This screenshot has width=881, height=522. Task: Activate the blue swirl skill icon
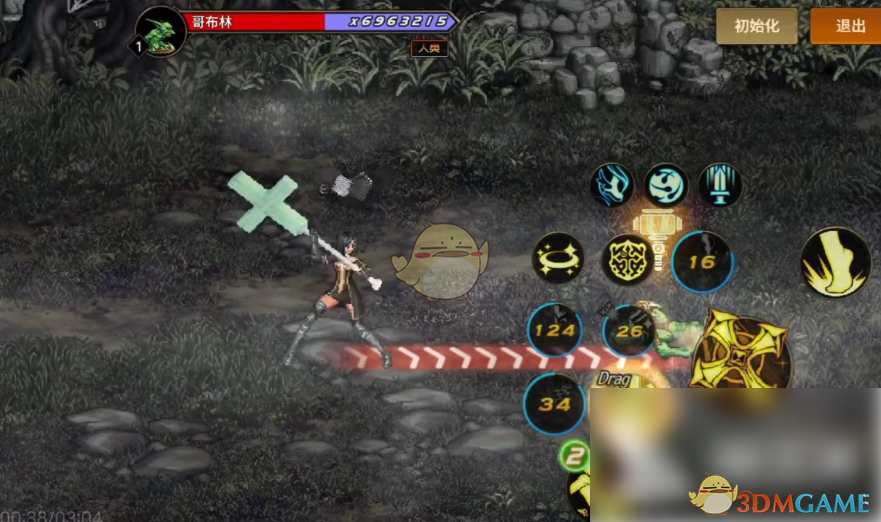(x=666, y=186)
